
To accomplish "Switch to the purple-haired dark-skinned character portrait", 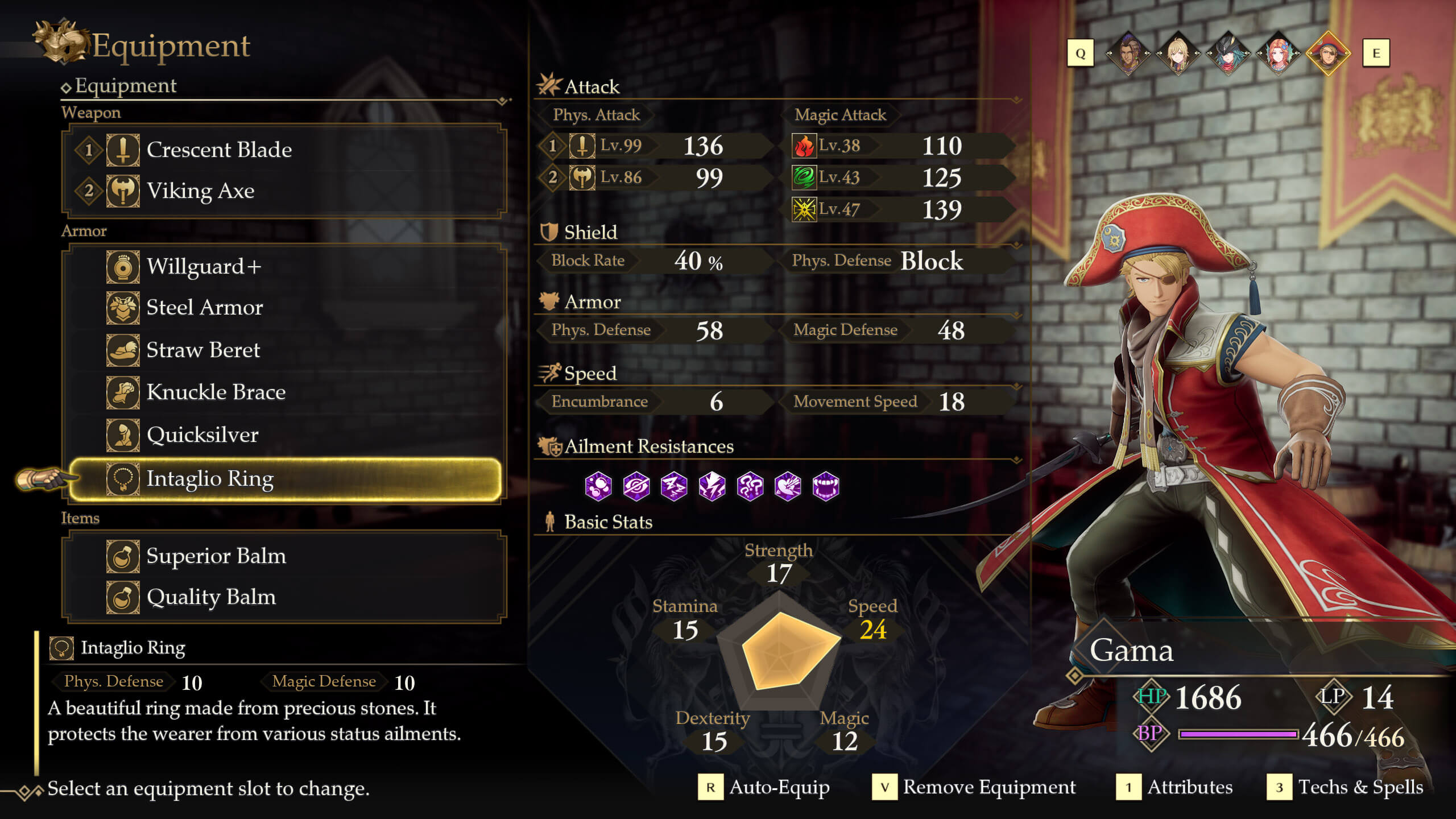I will 1128,53.
